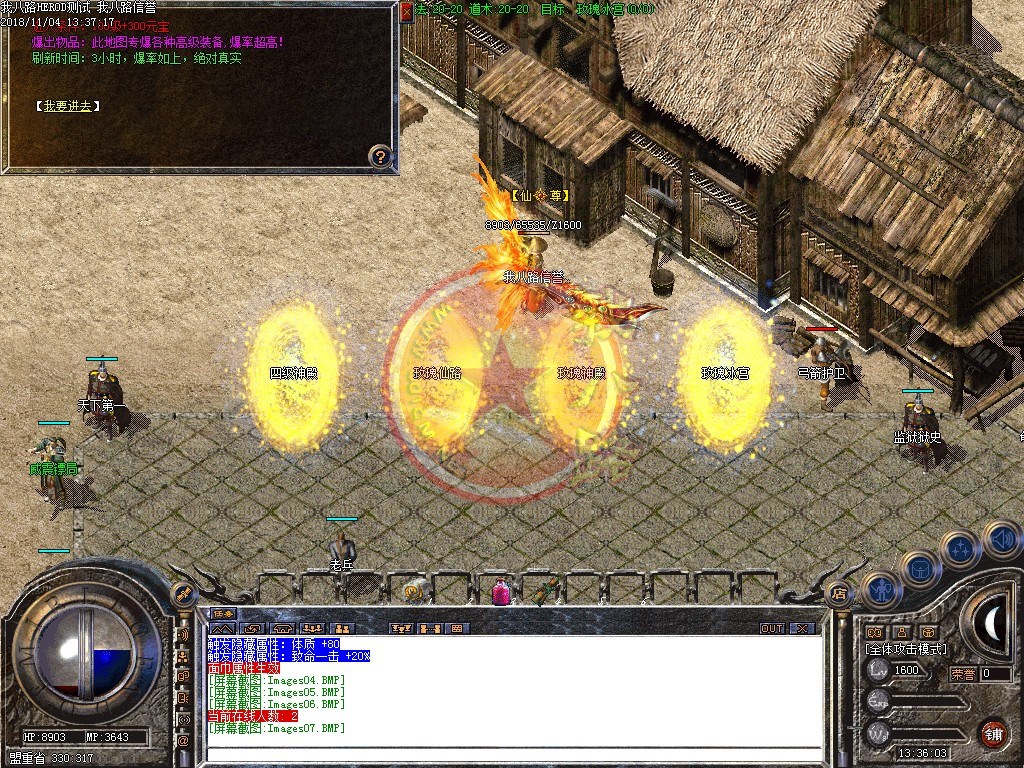Open the skills sparkle round icon
This screenshot has width=1024, height=768.
tap(960, 549)
